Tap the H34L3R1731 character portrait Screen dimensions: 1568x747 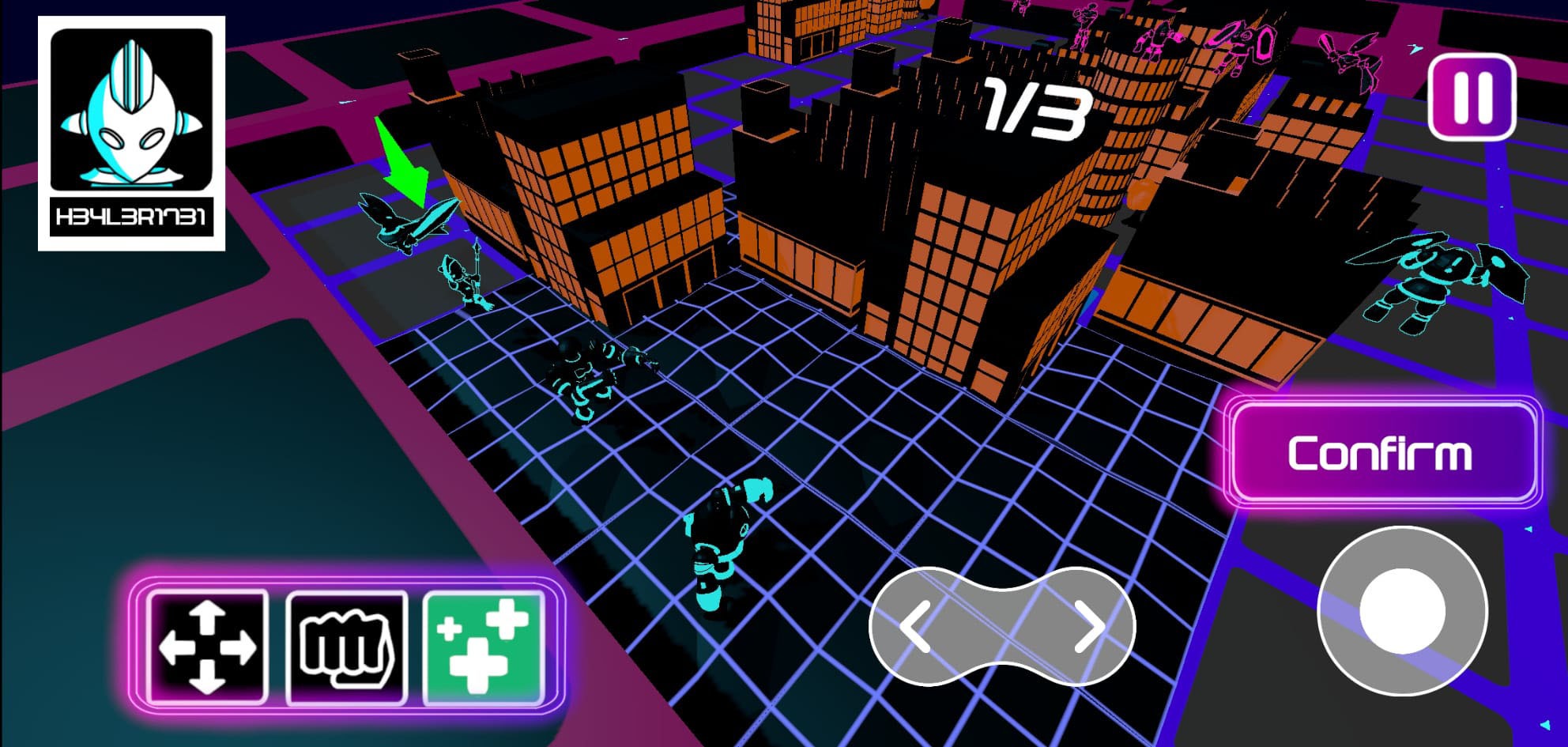pyautogui.click(x=133, y=130)
